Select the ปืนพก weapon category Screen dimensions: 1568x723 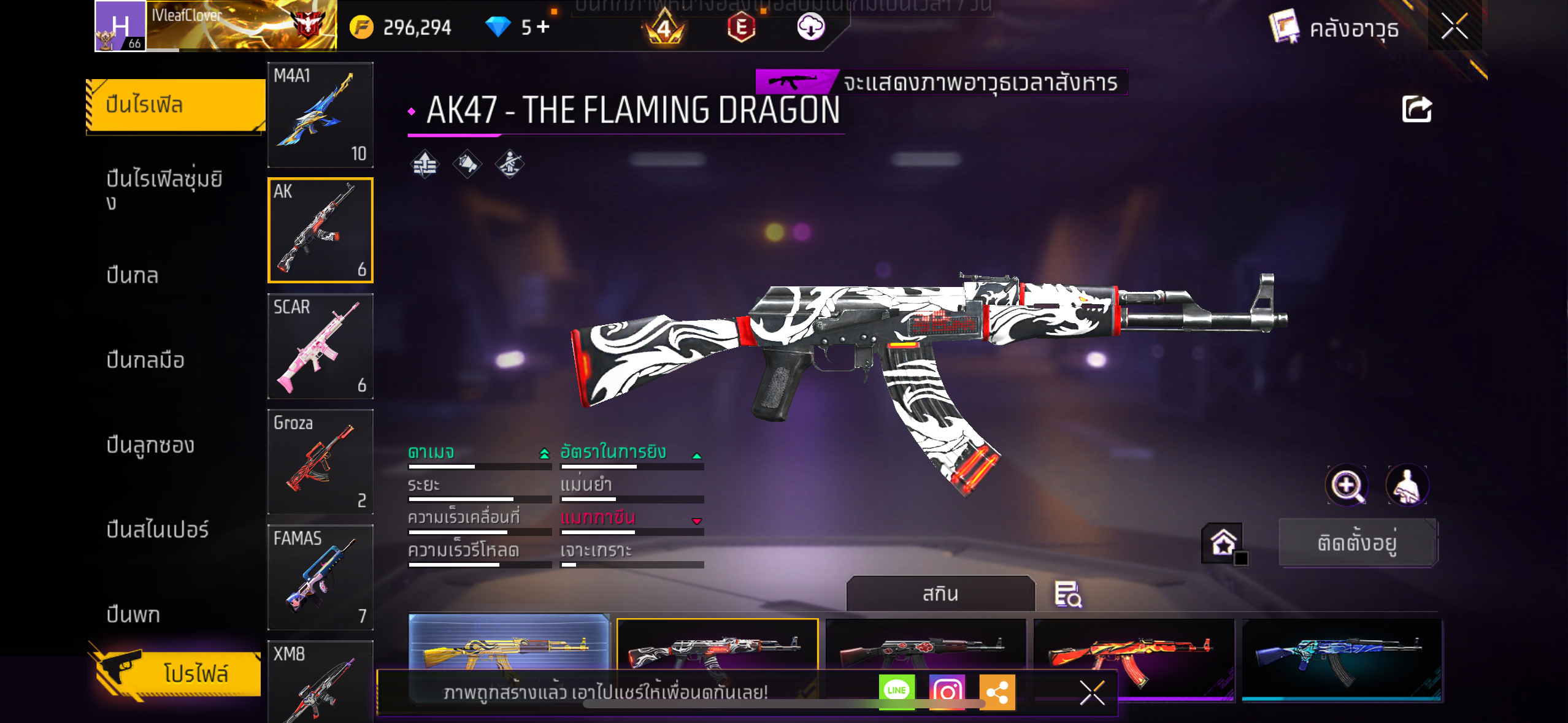(x=133, y=614)
